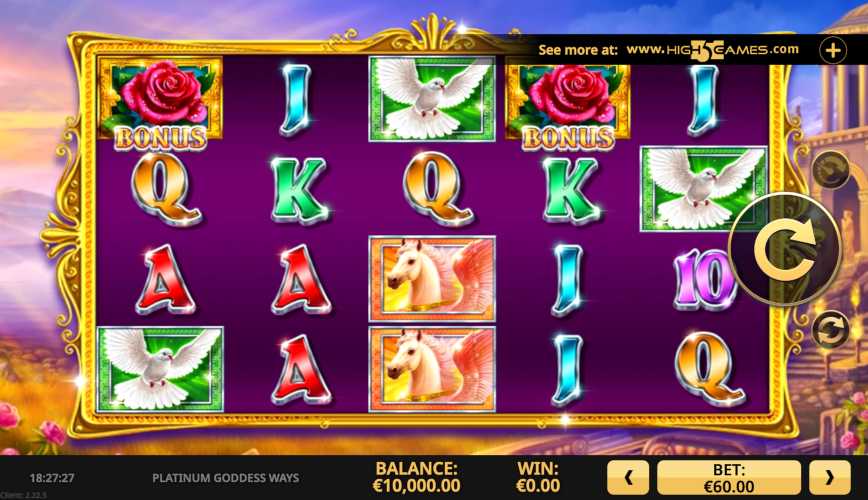The width and height of the screenshot is (868, 500).
Task: Decrease the bet with the left arrow
Action: tap(630, 478)
